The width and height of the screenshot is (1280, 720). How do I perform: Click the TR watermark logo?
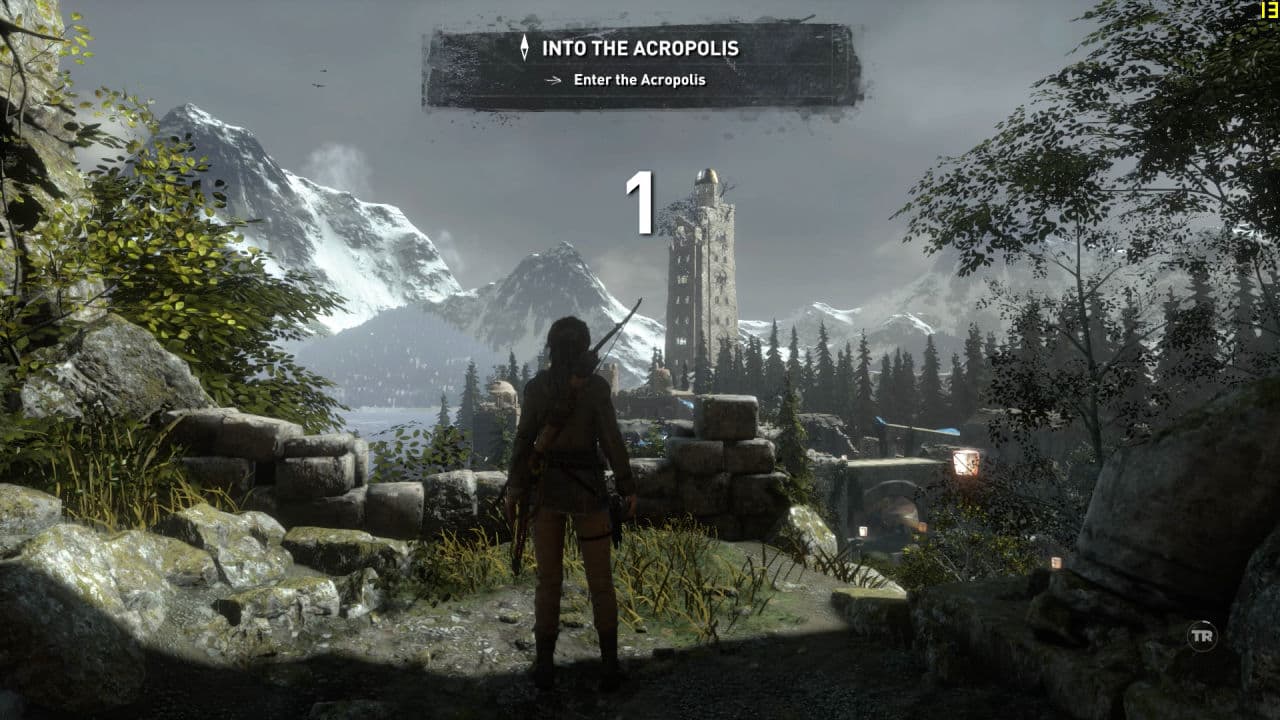[1201, 636]
